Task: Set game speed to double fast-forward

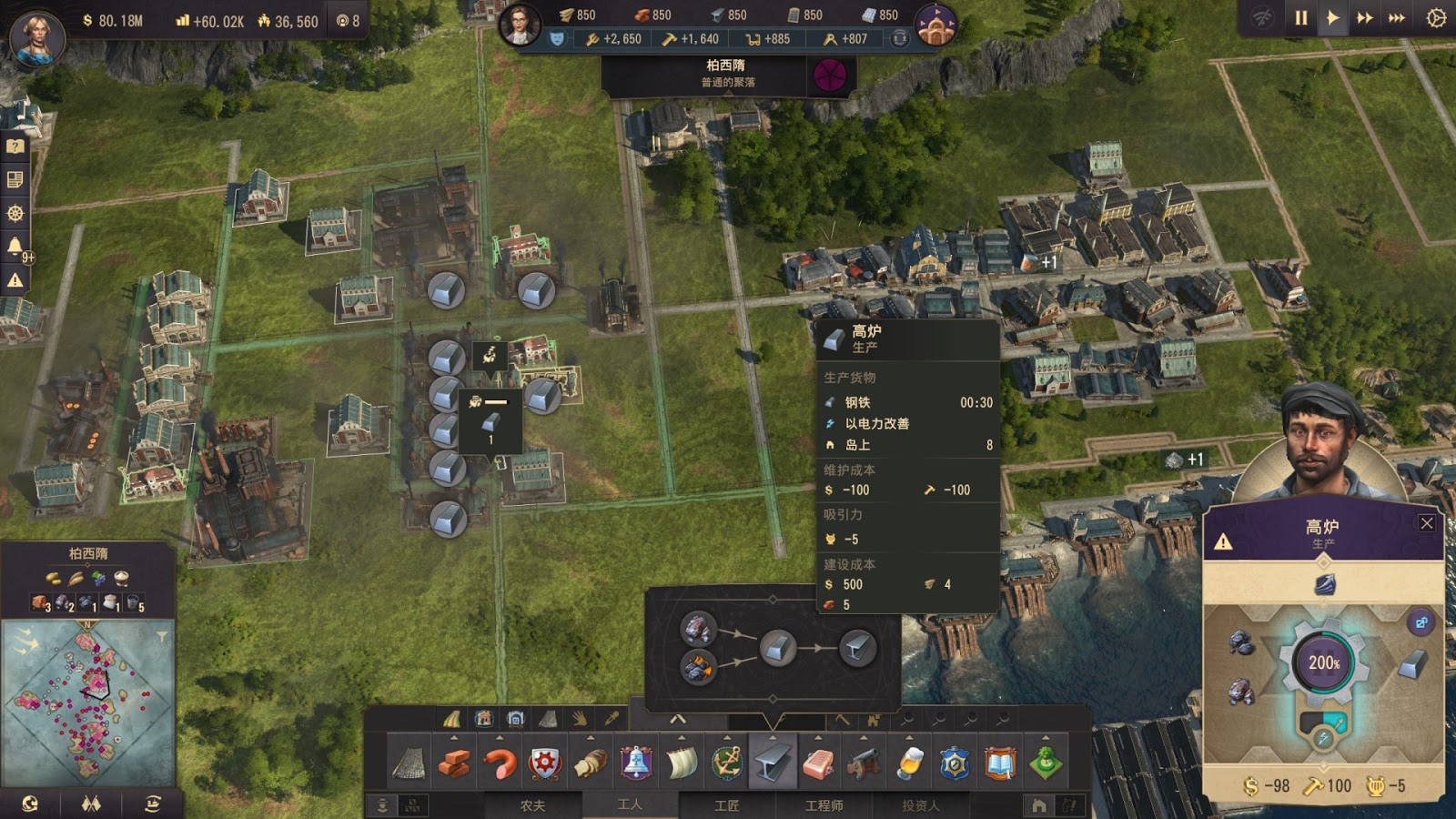Action: tap(1364, 18)
